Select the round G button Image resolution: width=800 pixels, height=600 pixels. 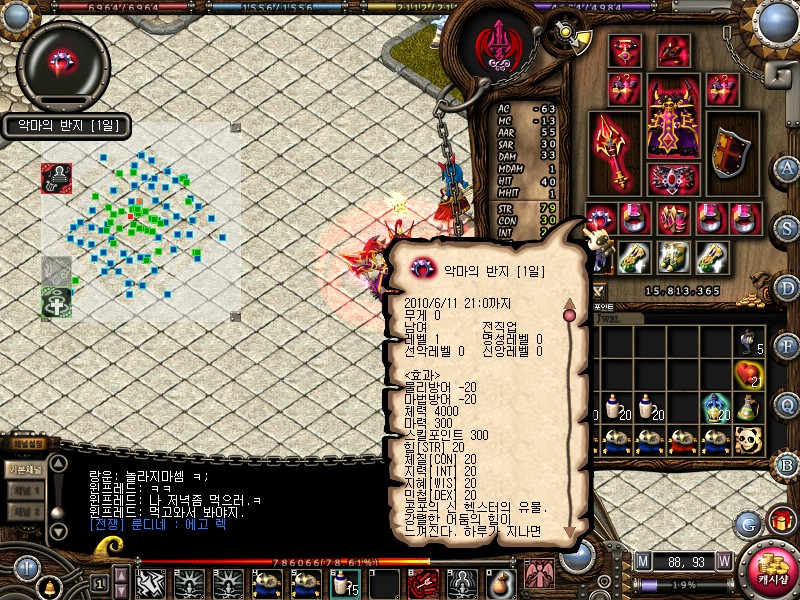[748, 523]
